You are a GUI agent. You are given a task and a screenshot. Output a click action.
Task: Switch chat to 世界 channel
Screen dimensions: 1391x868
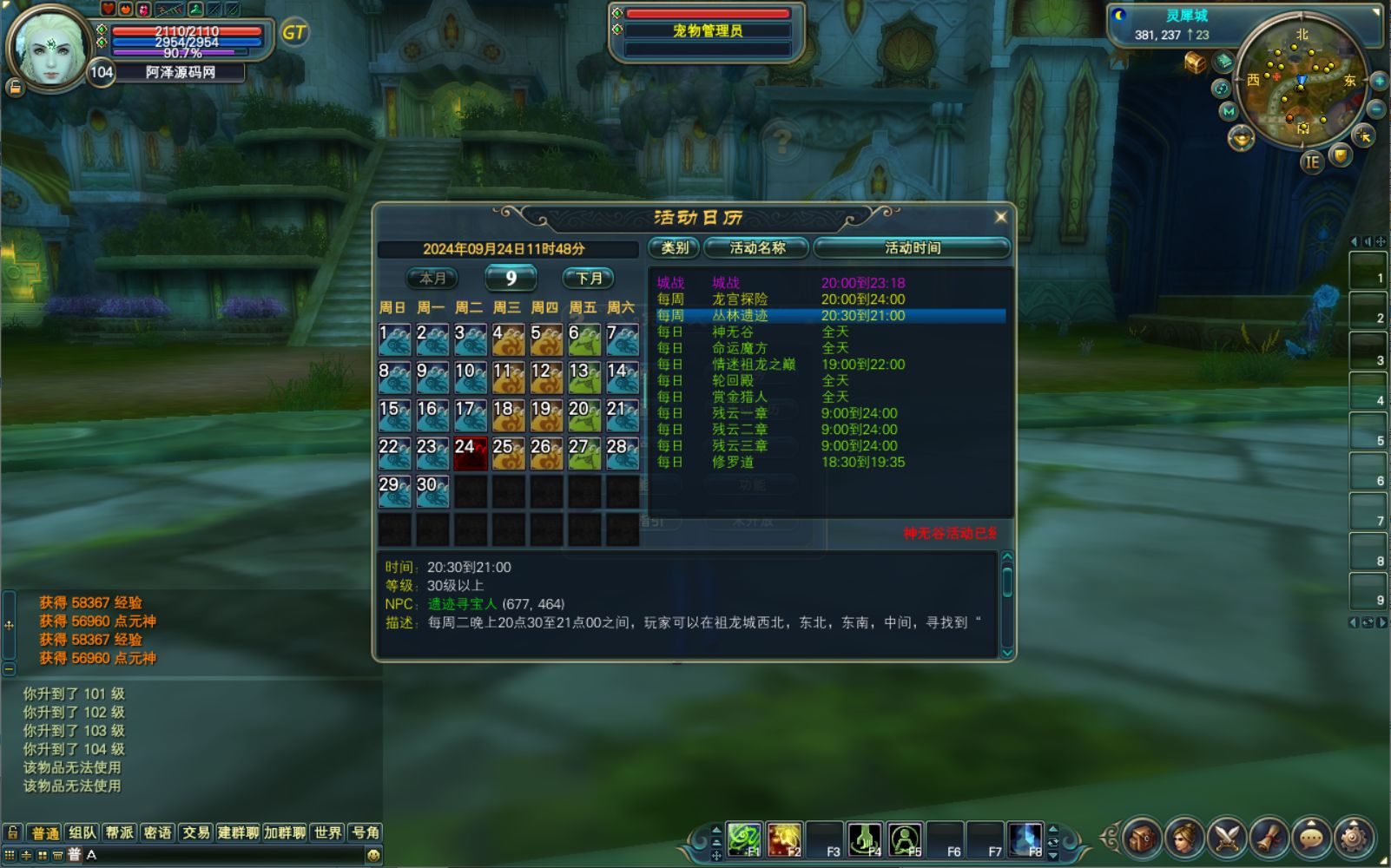327,833
